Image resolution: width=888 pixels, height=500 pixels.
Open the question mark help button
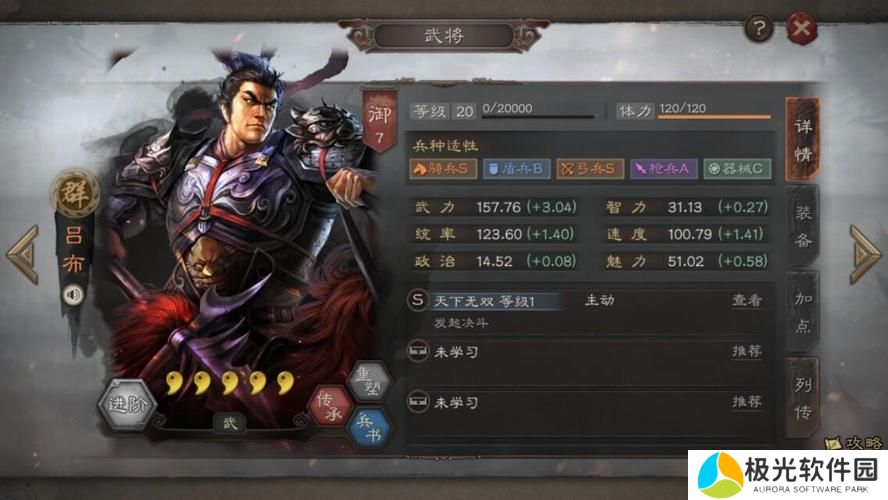click(x=760, y=29)
